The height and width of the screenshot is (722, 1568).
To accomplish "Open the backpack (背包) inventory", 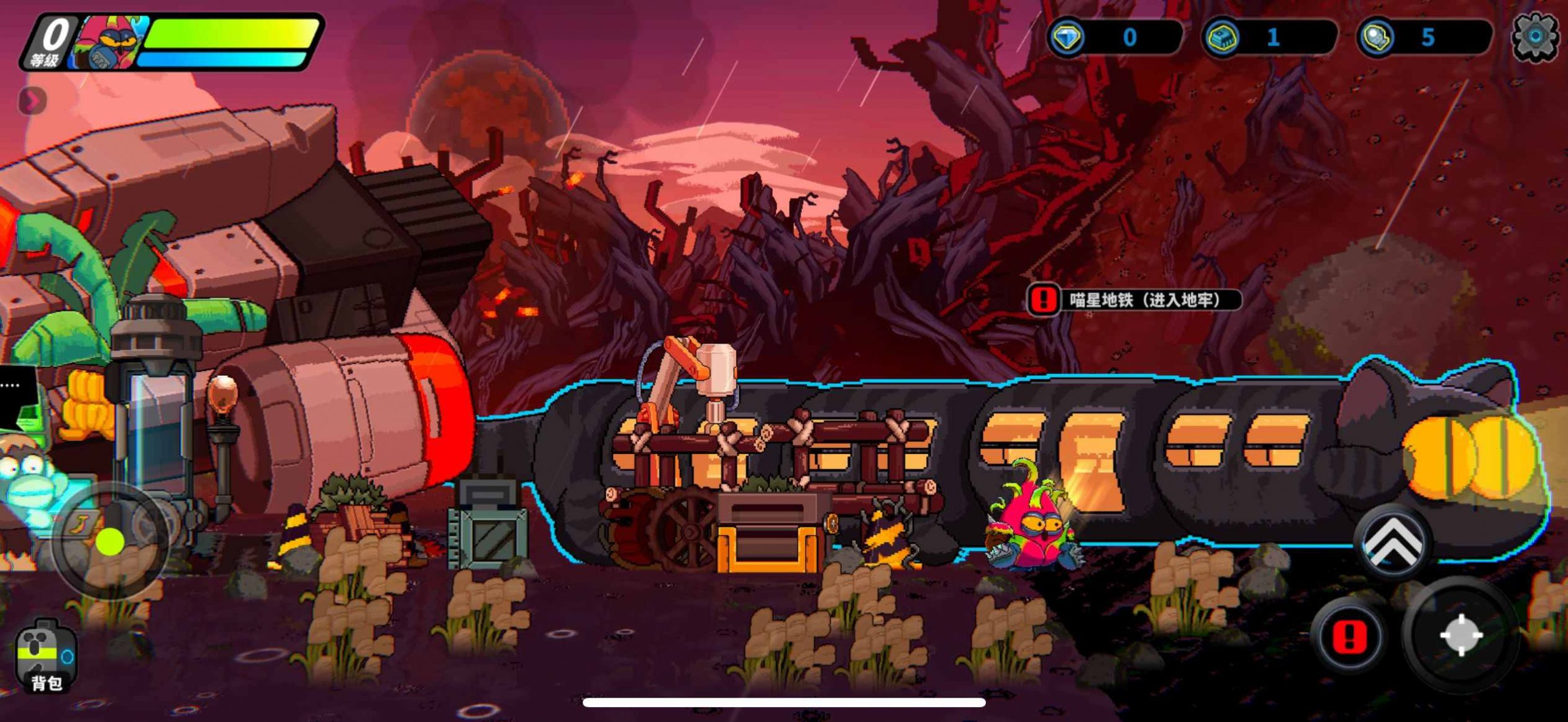I will tap(47, 656).
